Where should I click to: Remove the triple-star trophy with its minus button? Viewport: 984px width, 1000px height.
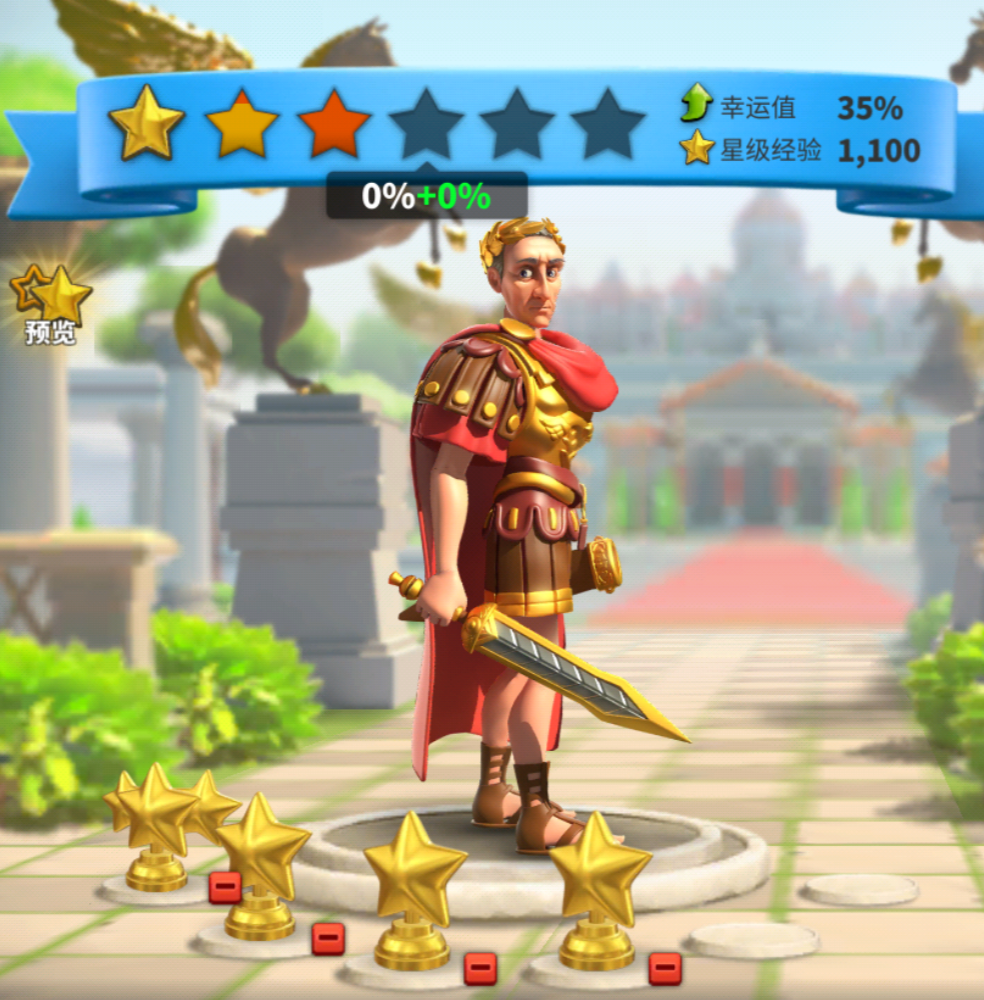pyautogui.click(x=225, y=886)
